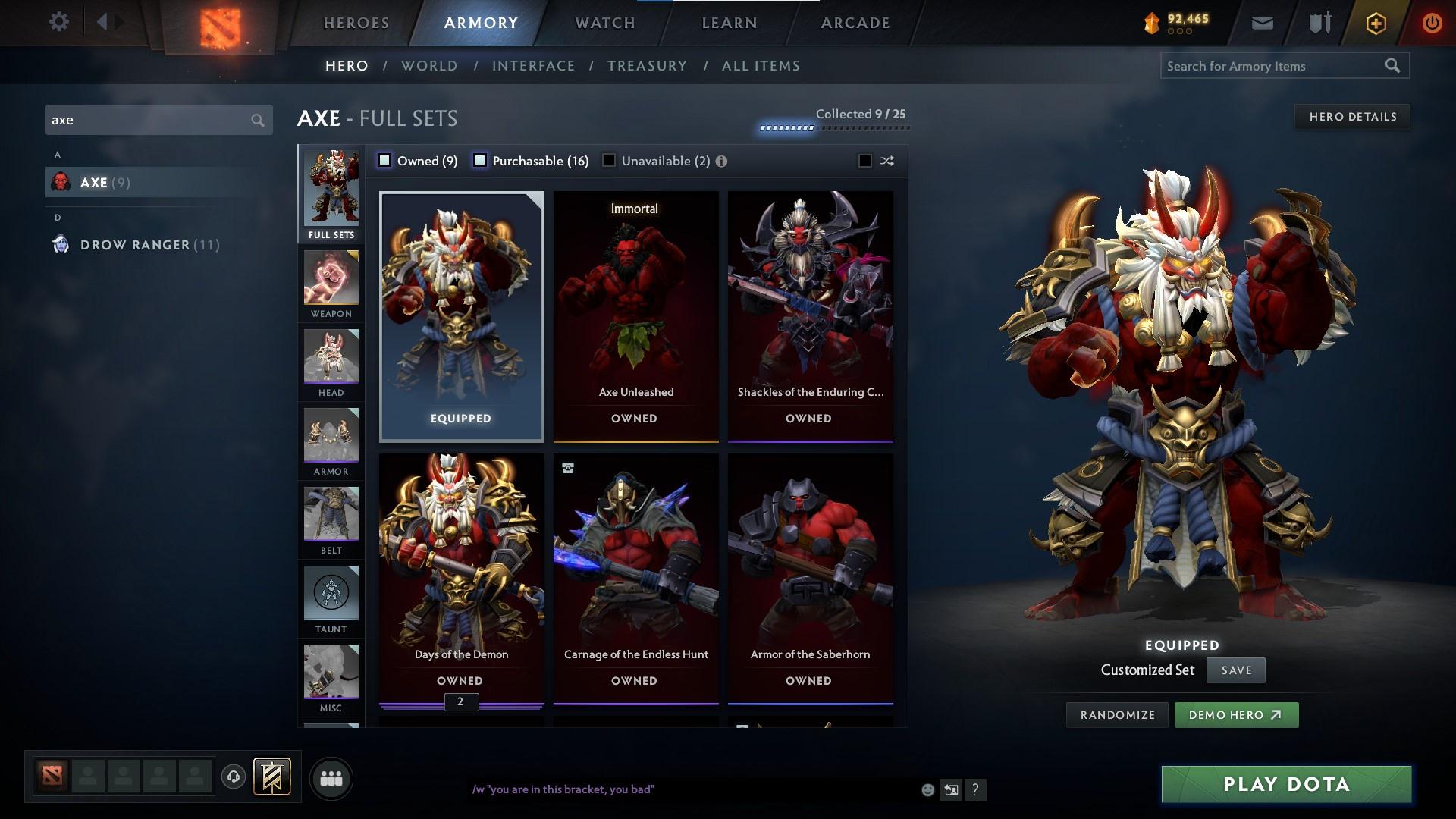
Task: Enable the Unavailable (2) filter
Action: point(608,160)
